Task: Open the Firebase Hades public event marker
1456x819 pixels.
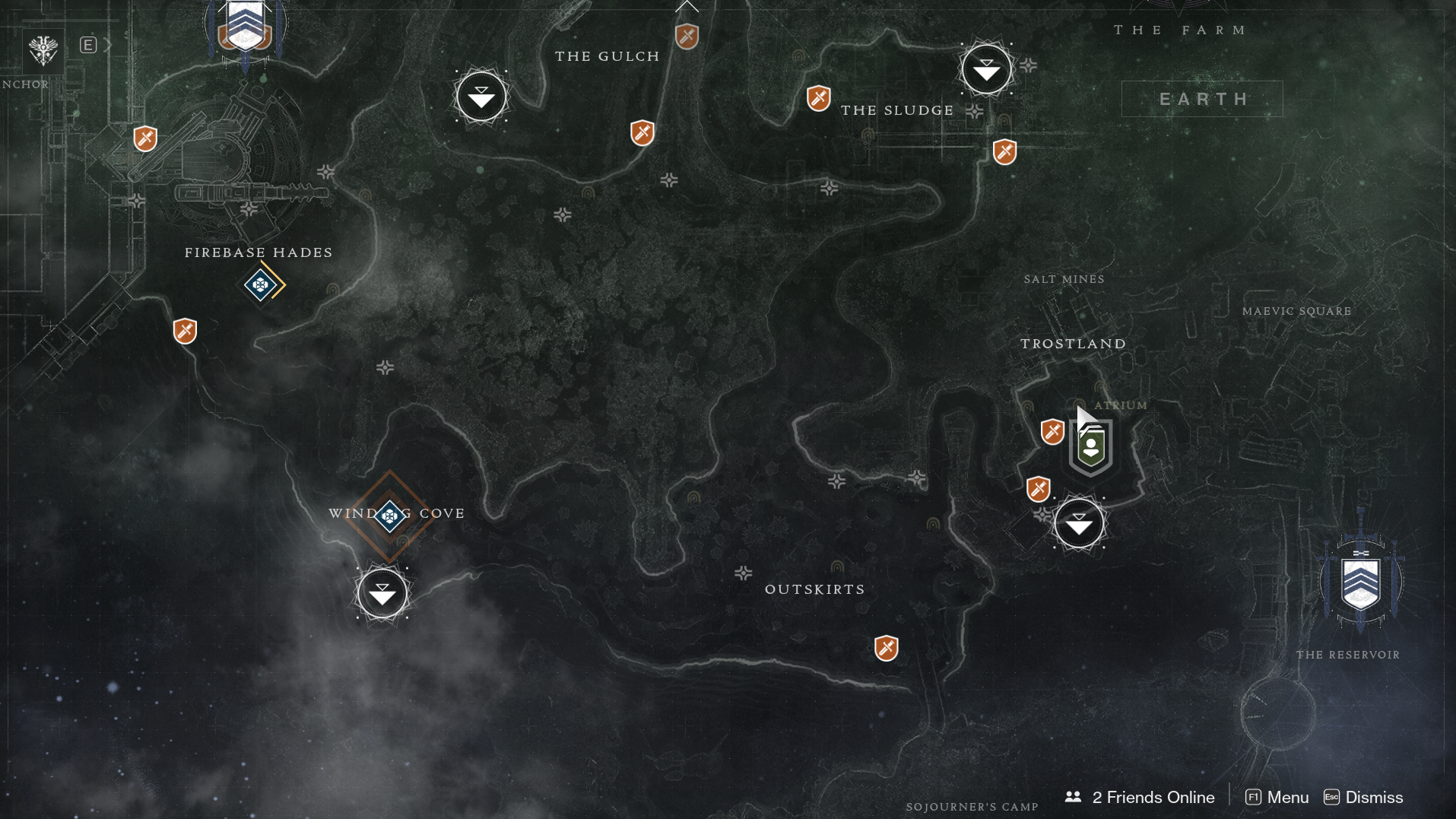Action: [x=261, y=284]
